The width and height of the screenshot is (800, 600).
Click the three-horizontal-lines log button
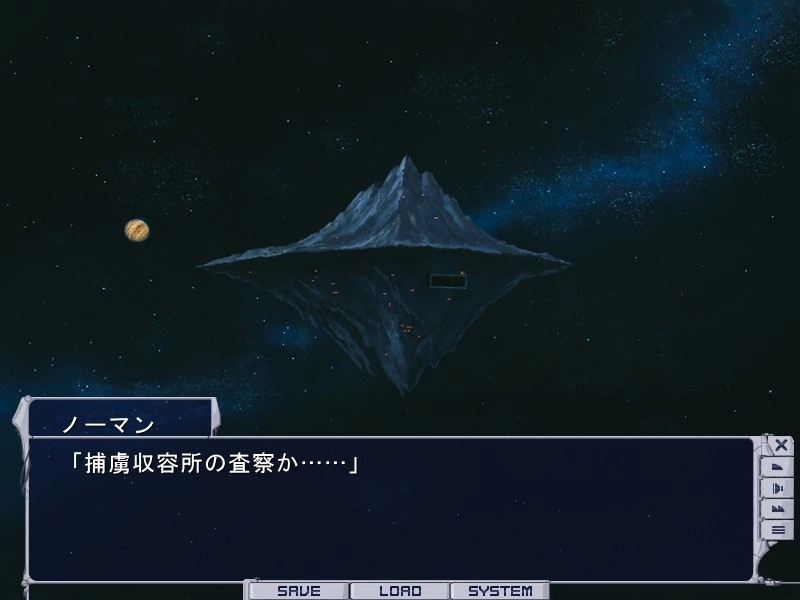[x=778, y=530]
